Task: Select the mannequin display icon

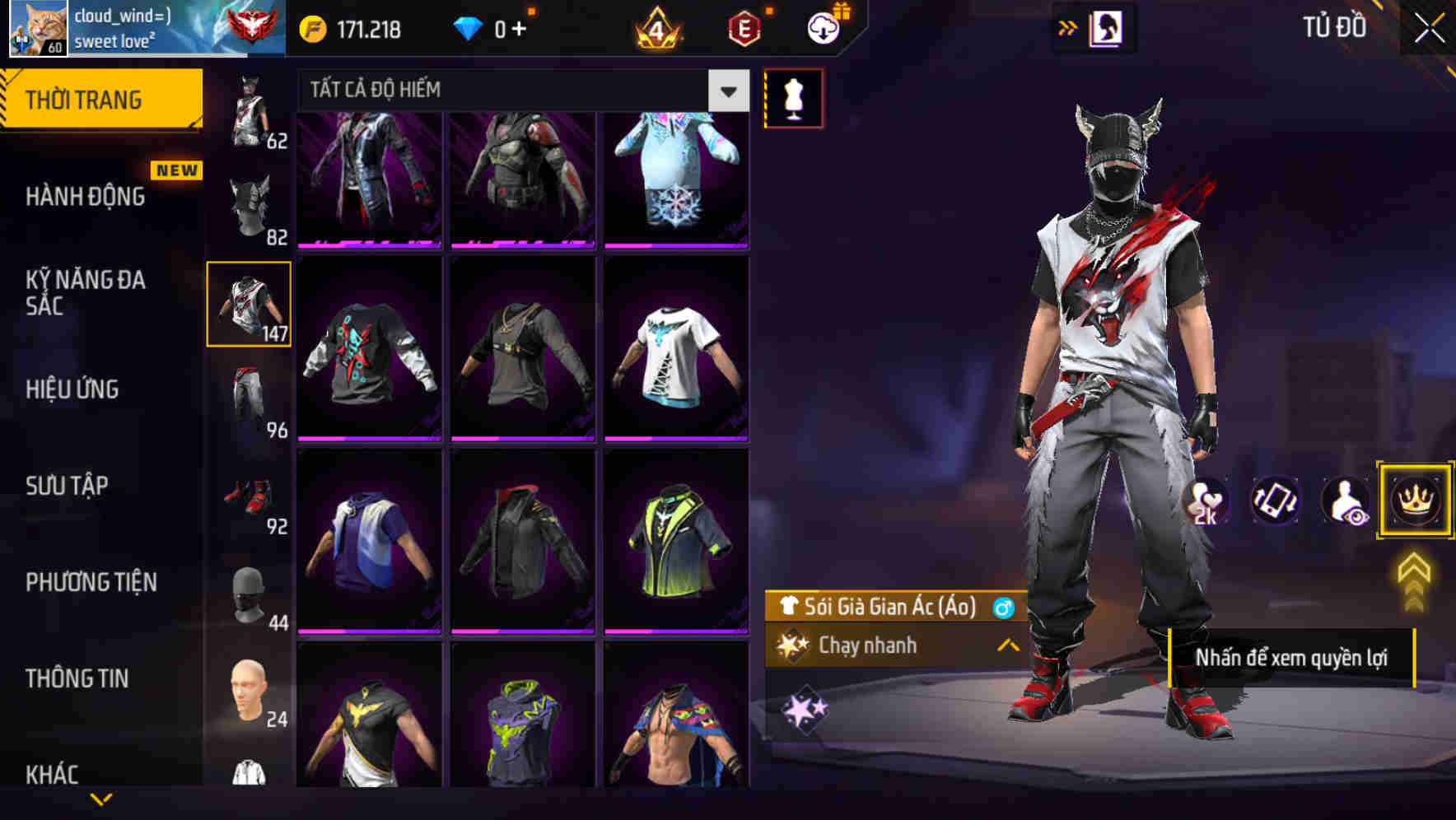Action: [x=793, y=97]
